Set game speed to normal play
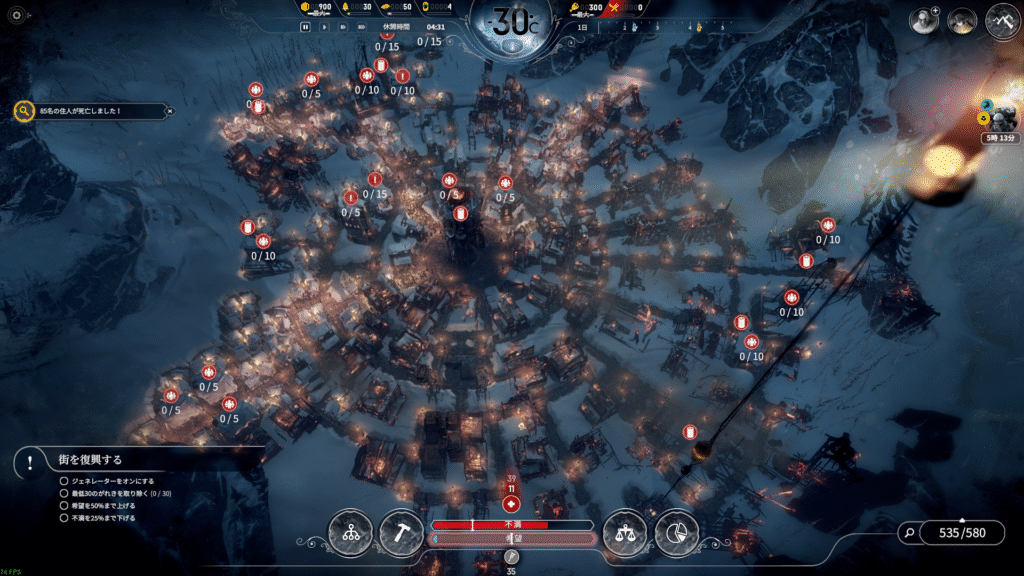Screen dimensions: 1024x576 324,27
